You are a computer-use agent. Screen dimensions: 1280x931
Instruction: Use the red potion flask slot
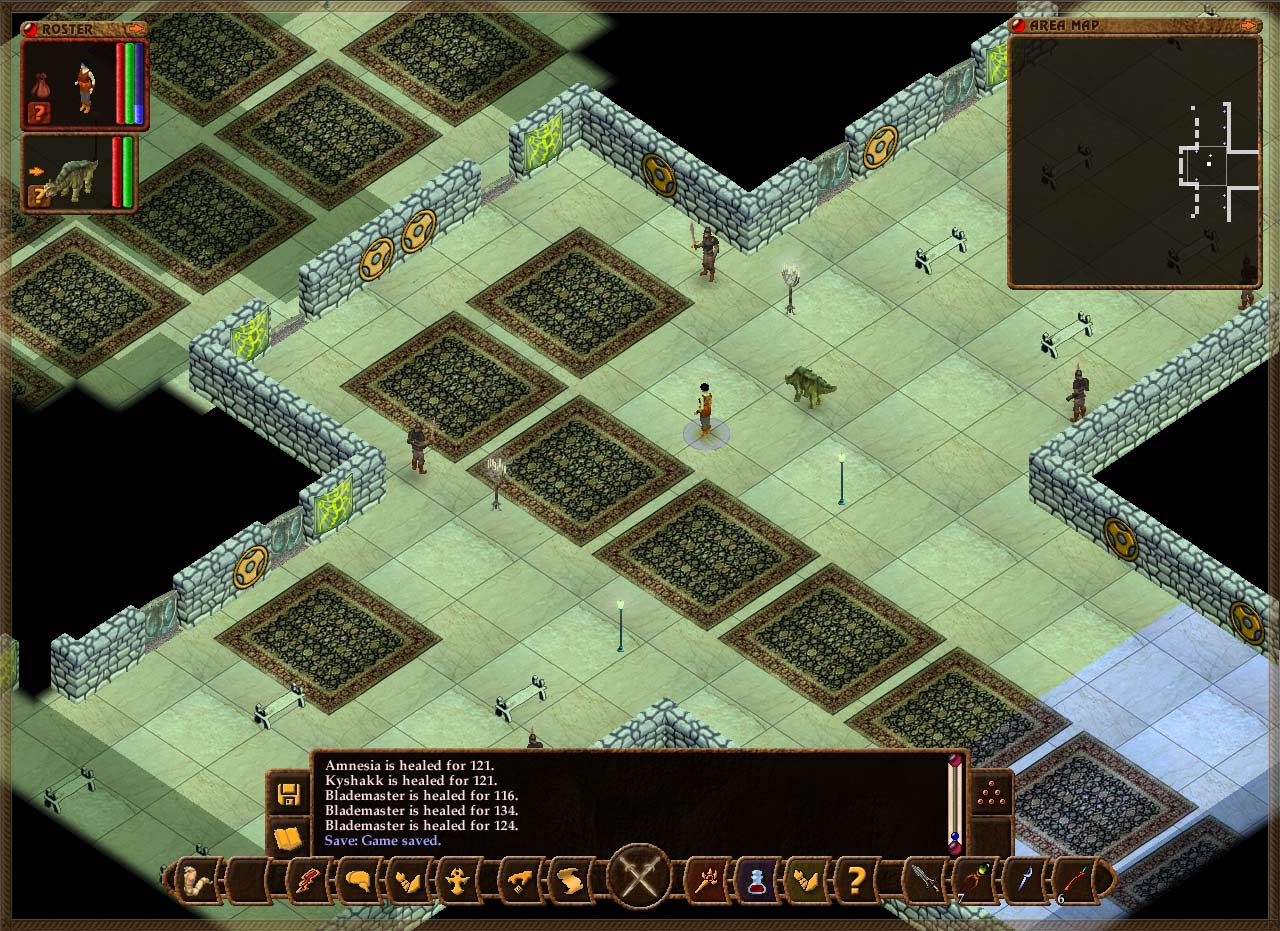[x=756, y=881]
